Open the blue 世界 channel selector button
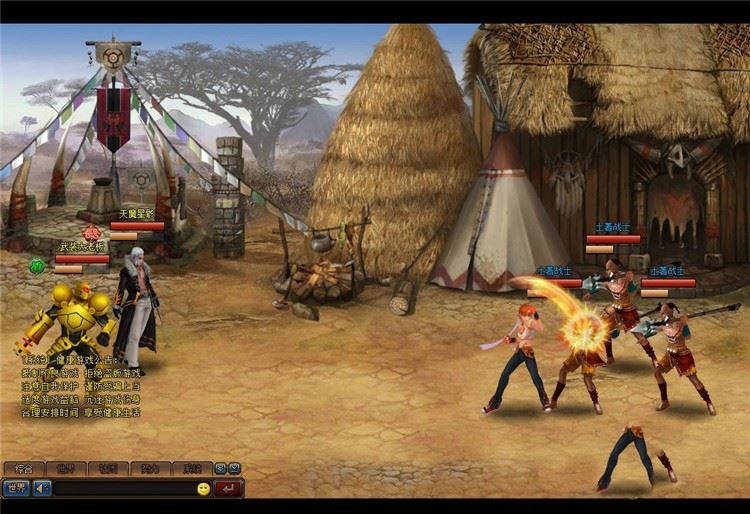The image size is (750, 514). pyautogui.click(x=15, y=488)
